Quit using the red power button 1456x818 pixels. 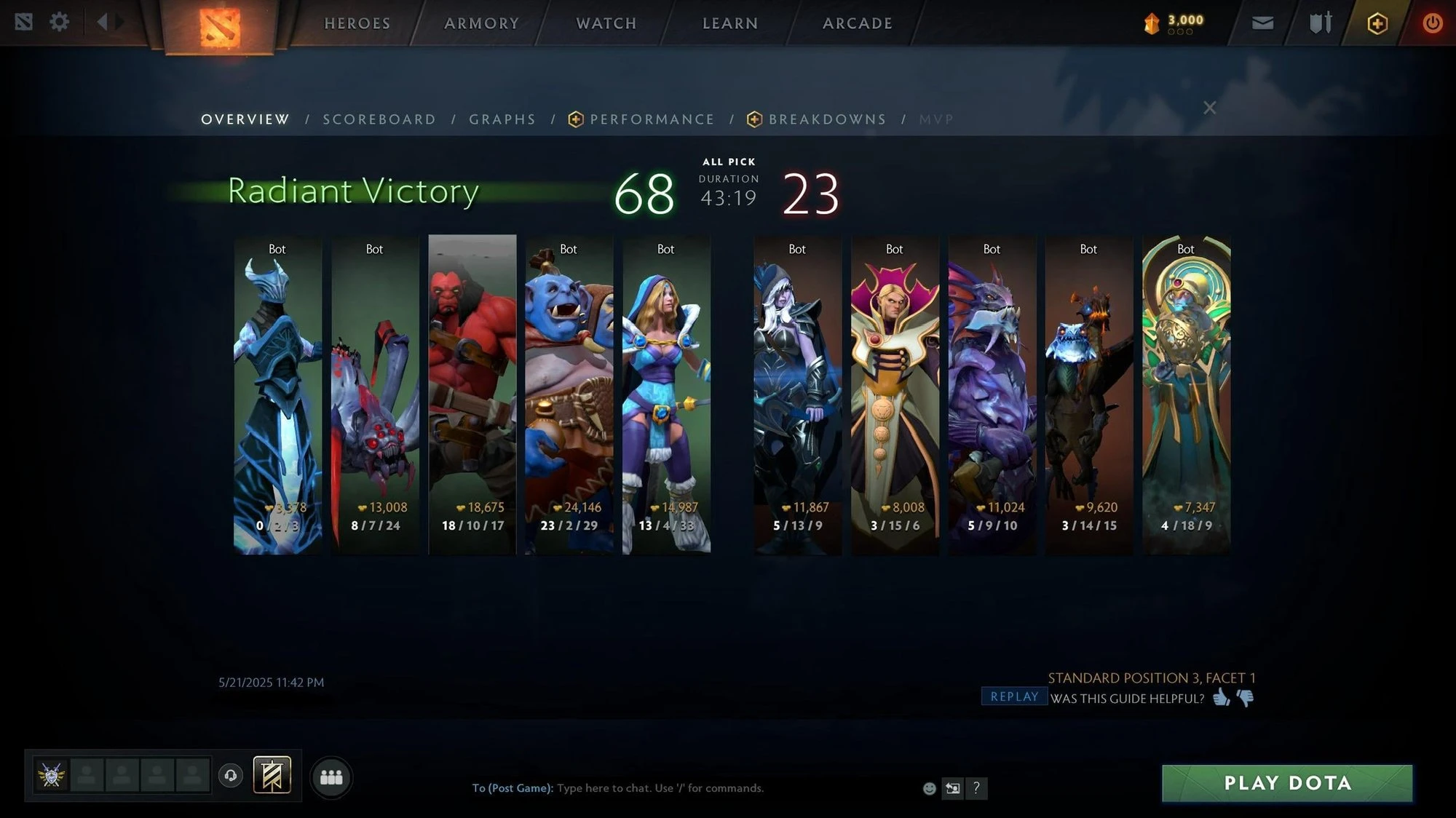pyautogui.click(x=1432, y=23)
